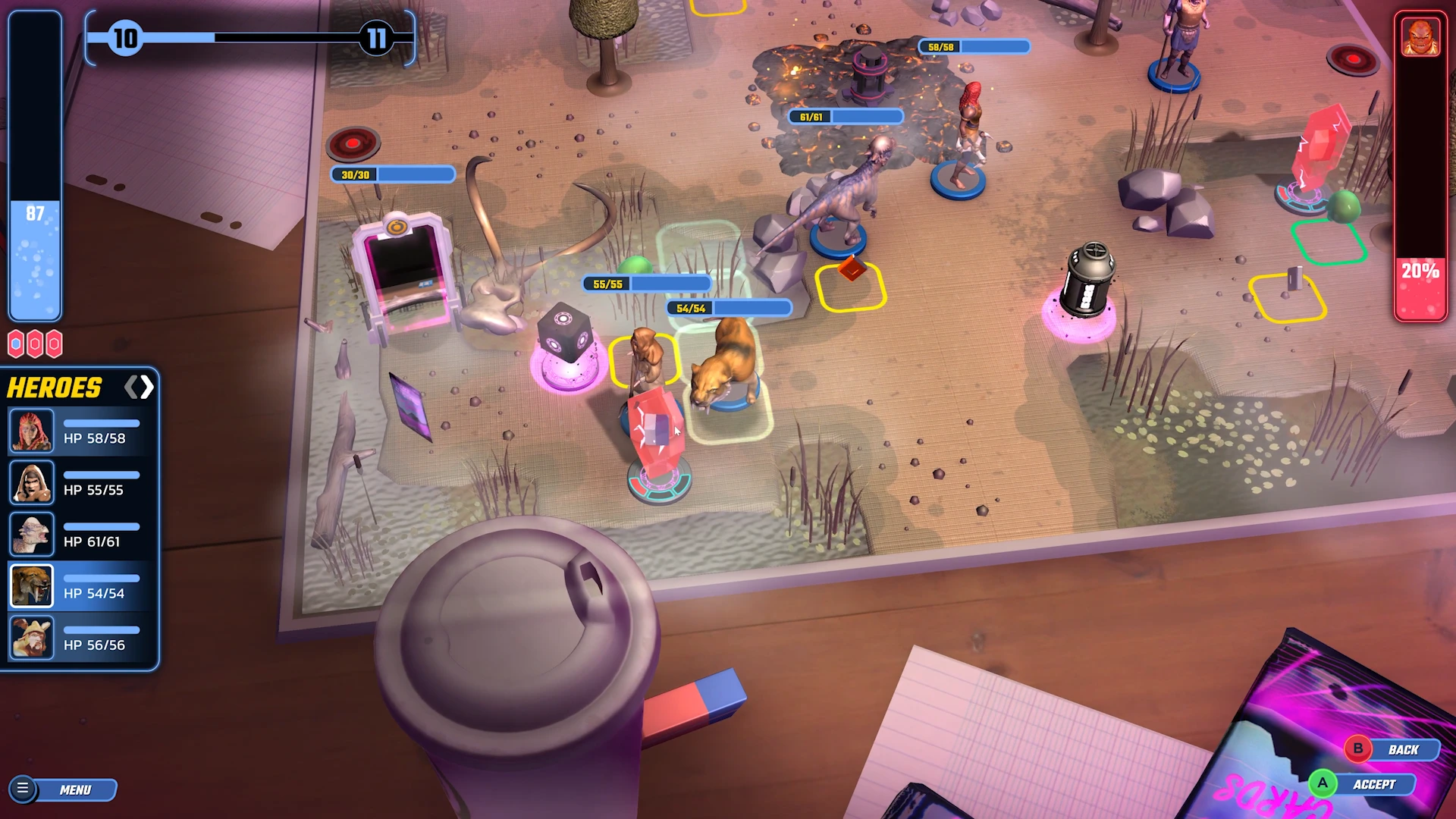
Task: Choose the brown-hooded hero portrait with HP 55/55
Action: (31, 482)
